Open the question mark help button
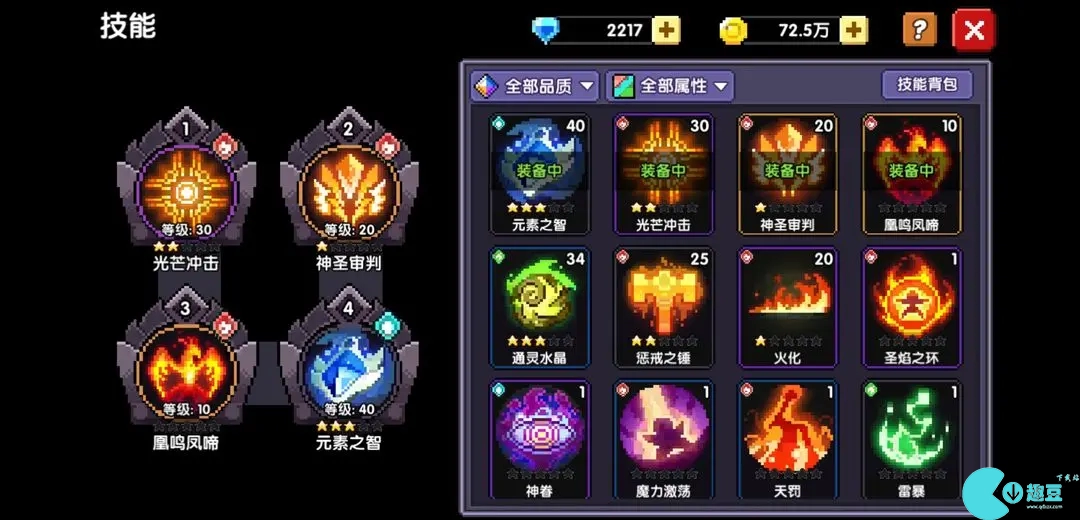This screenshot has width=1080, height=520. click(x=919, y=30)
